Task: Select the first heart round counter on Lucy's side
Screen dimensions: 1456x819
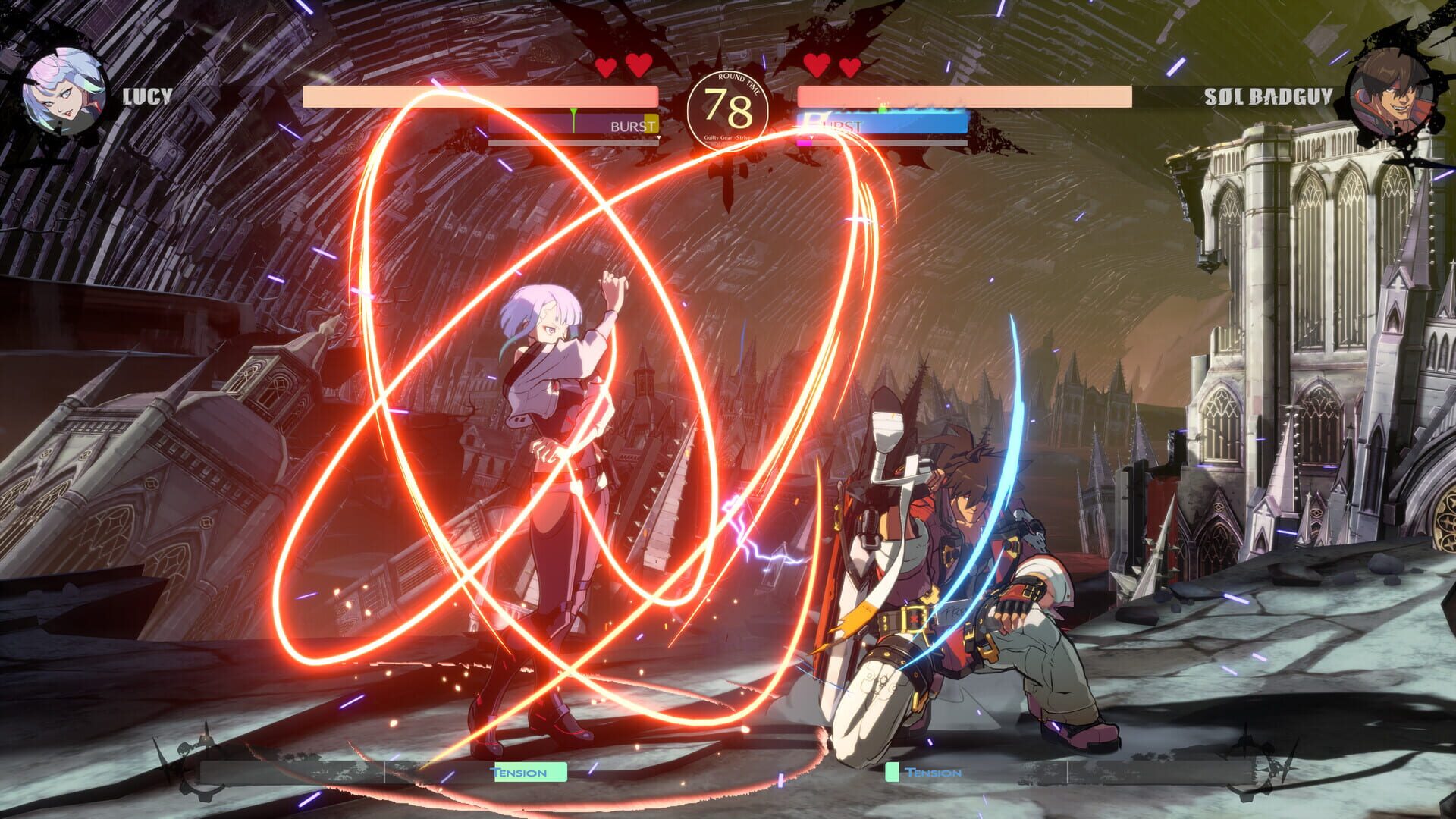Action: click(x=607, y=67)
